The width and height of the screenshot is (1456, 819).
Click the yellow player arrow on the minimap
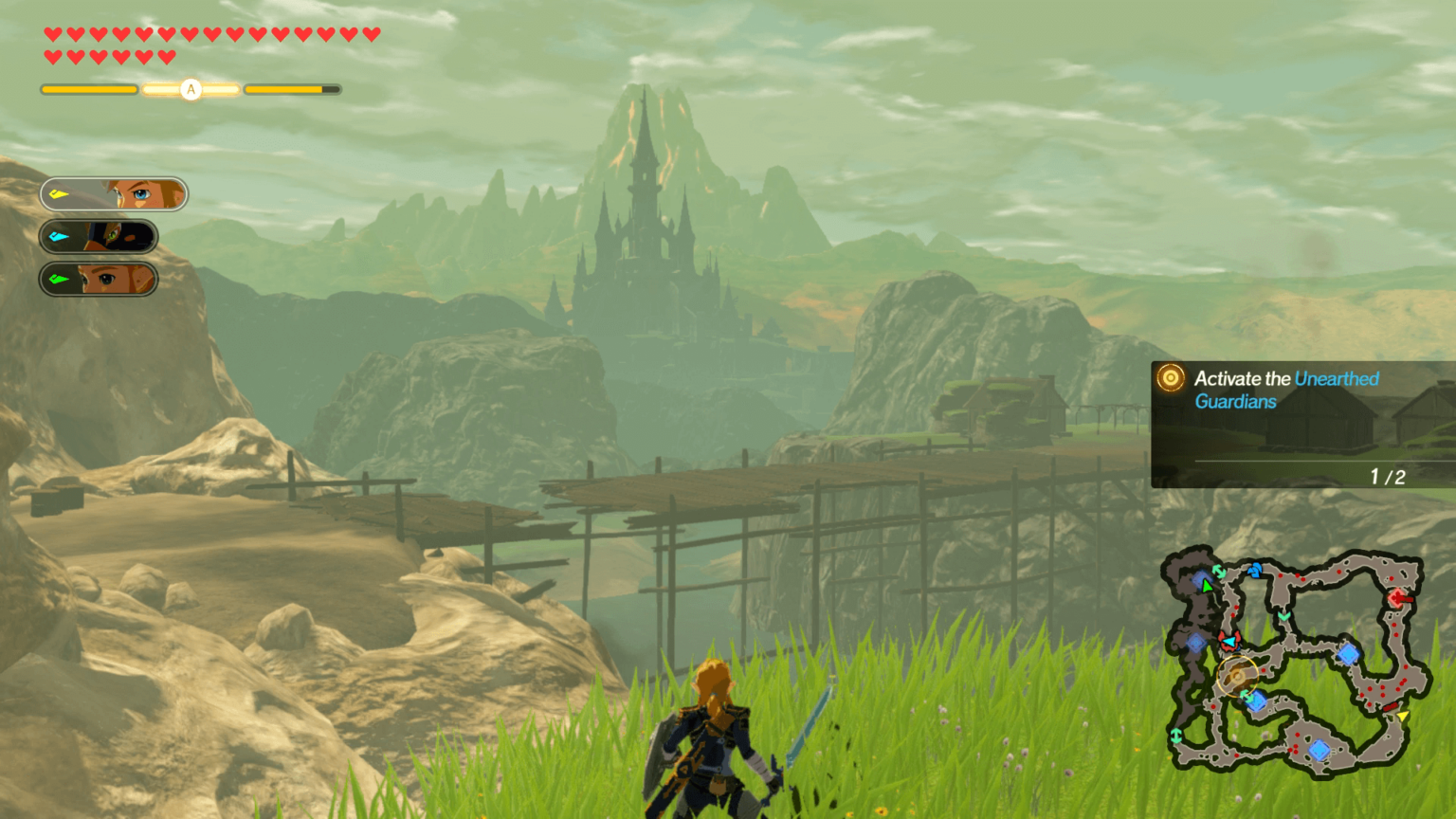click(1403, 716)
